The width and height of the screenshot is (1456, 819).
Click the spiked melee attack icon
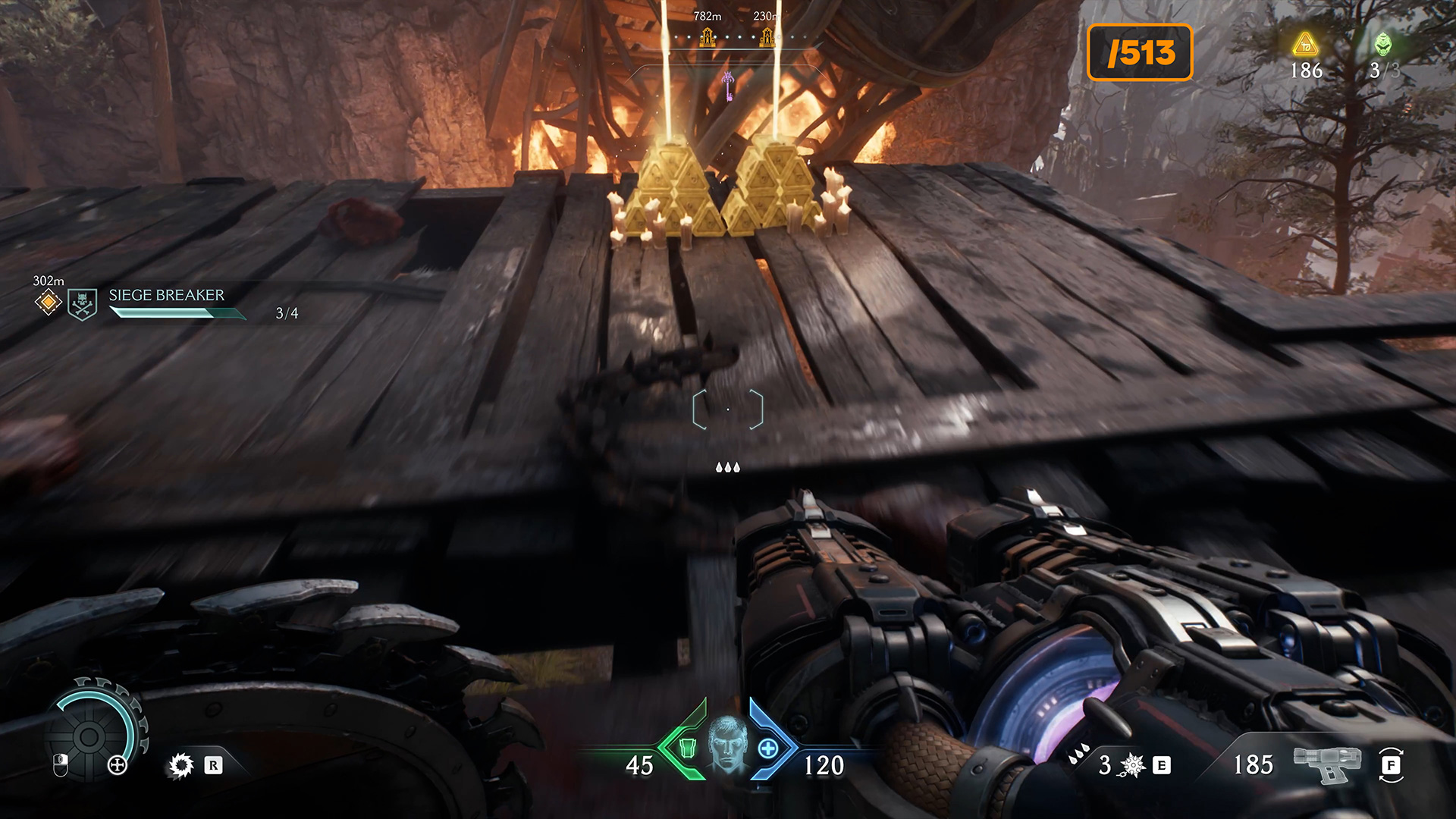pos(1133,765)
